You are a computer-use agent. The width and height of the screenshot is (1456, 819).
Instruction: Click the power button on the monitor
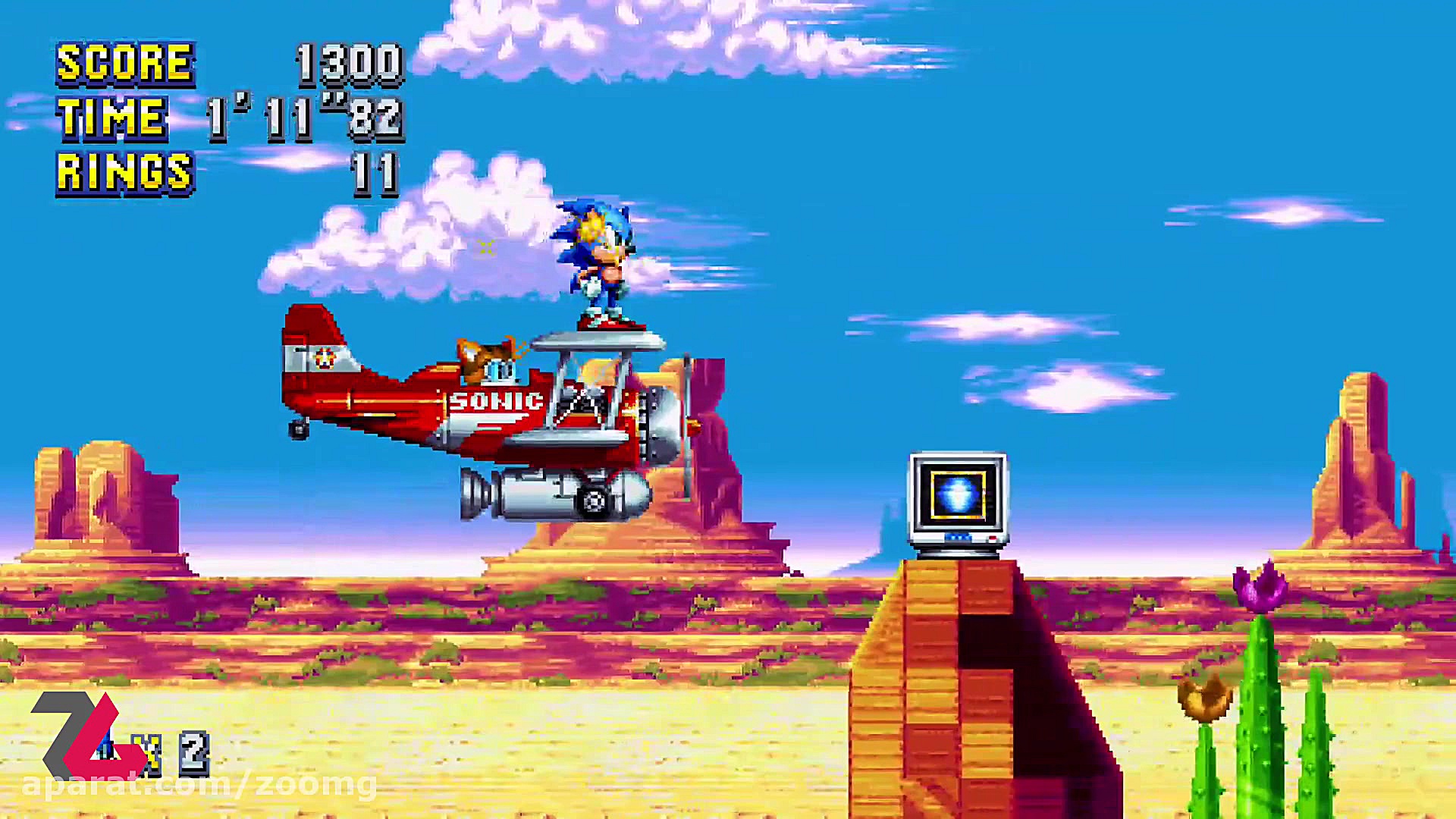point(992,539)
